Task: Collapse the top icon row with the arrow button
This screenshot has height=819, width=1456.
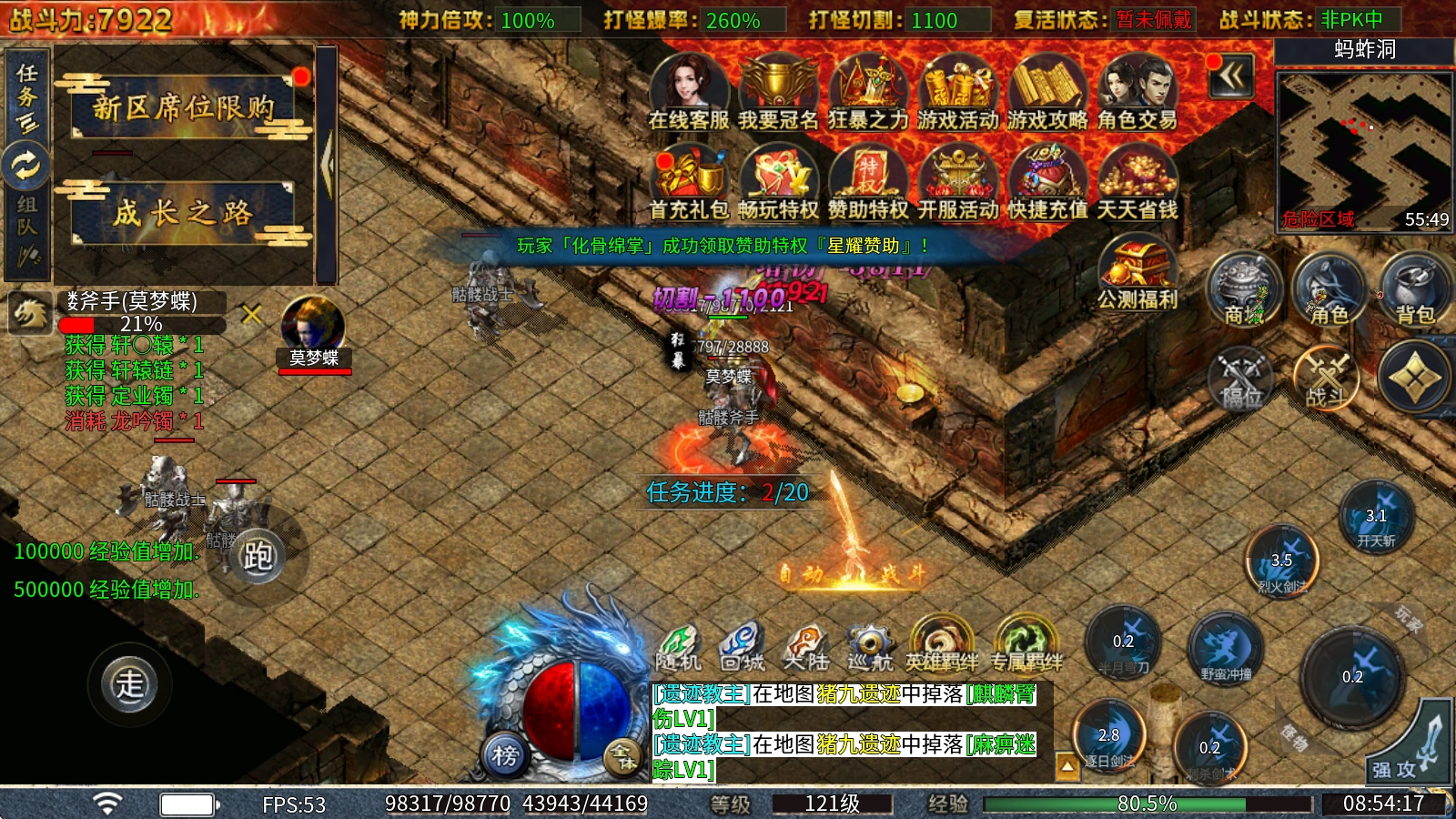Action: [x=1231, y=76]
